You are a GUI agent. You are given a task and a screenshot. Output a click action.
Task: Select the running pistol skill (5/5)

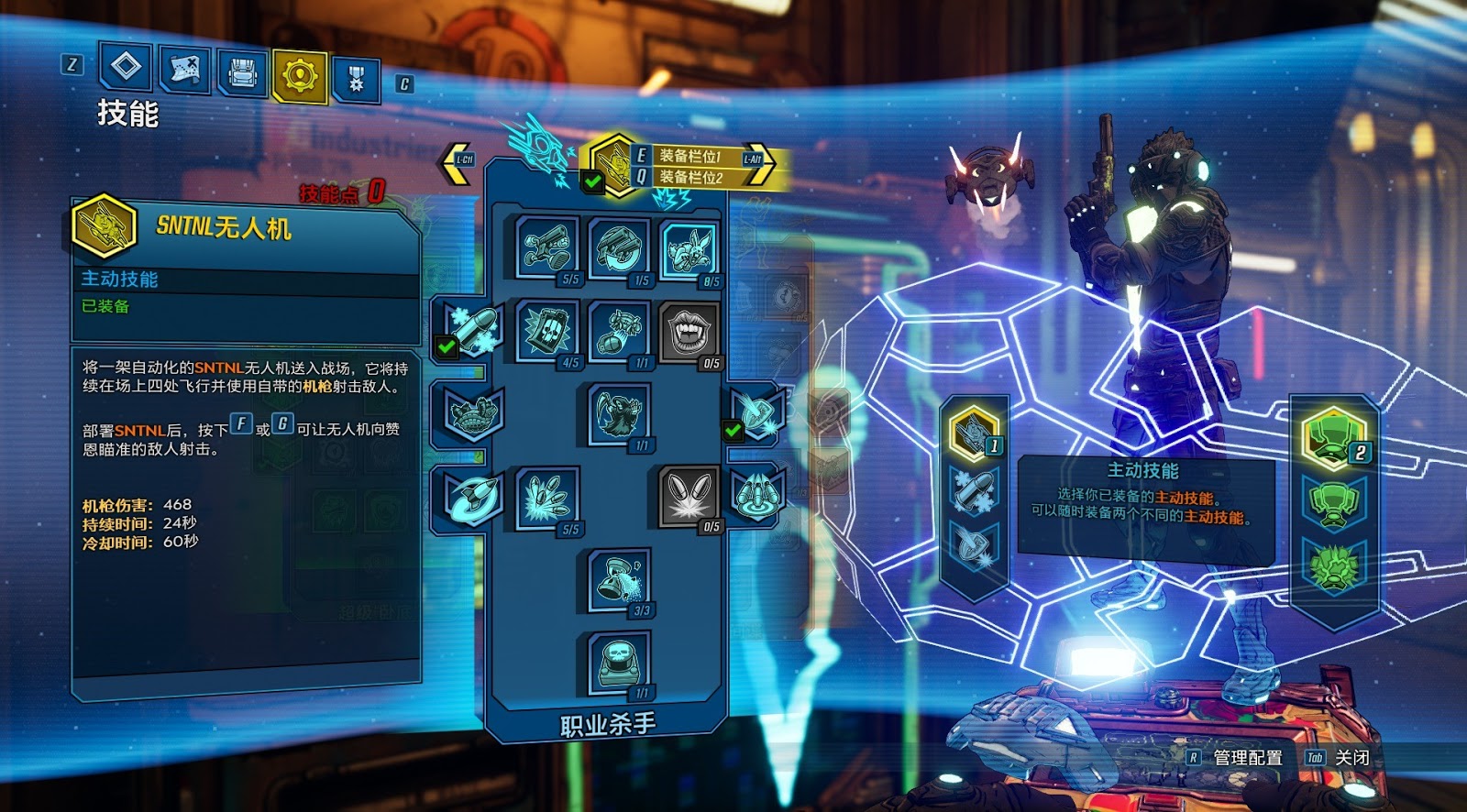[547, 248]
